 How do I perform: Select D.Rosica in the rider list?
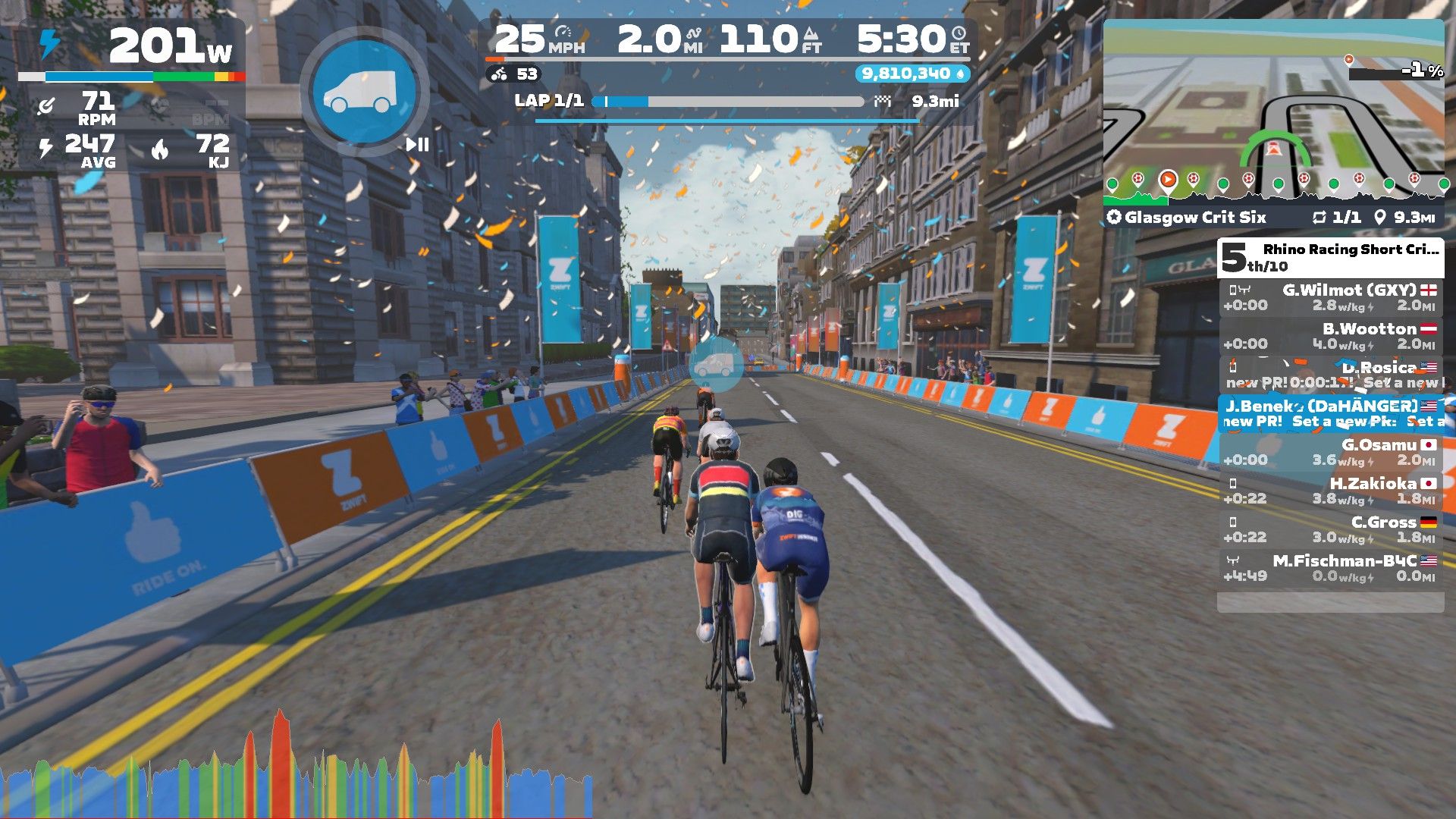[x=1330, y=375]
